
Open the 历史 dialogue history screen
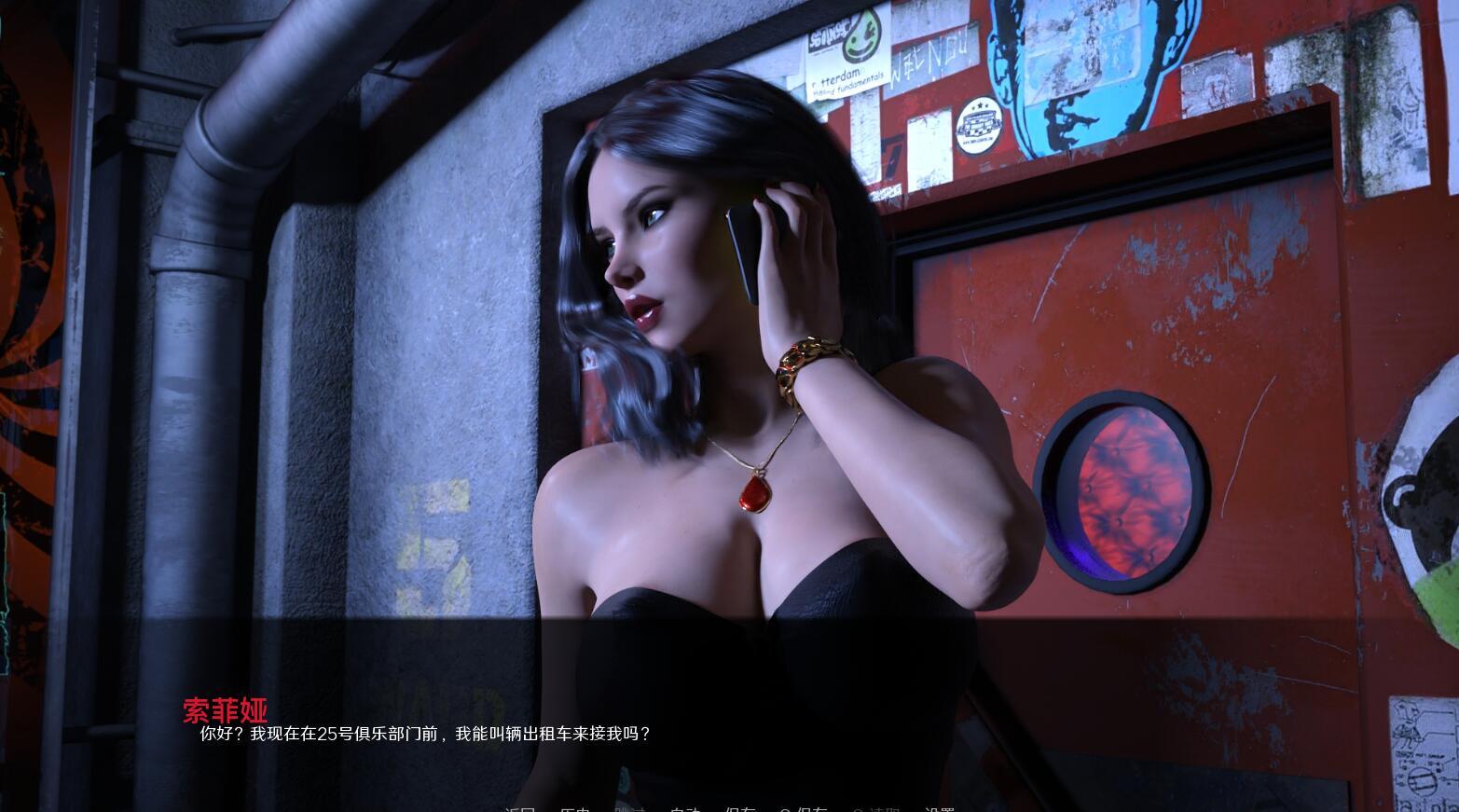coord(575,807)
